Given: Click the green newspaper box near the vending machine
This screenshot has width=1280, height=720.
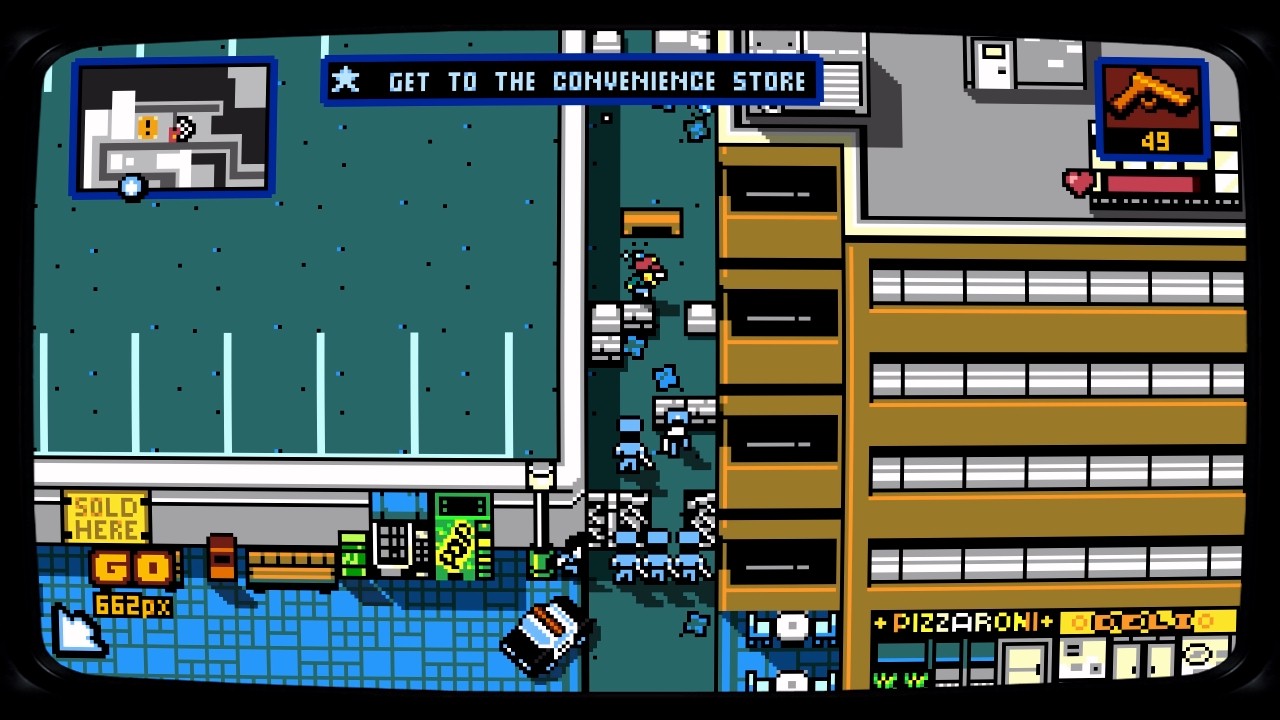Looking at the screenshot, I should (x=353, y=553).
